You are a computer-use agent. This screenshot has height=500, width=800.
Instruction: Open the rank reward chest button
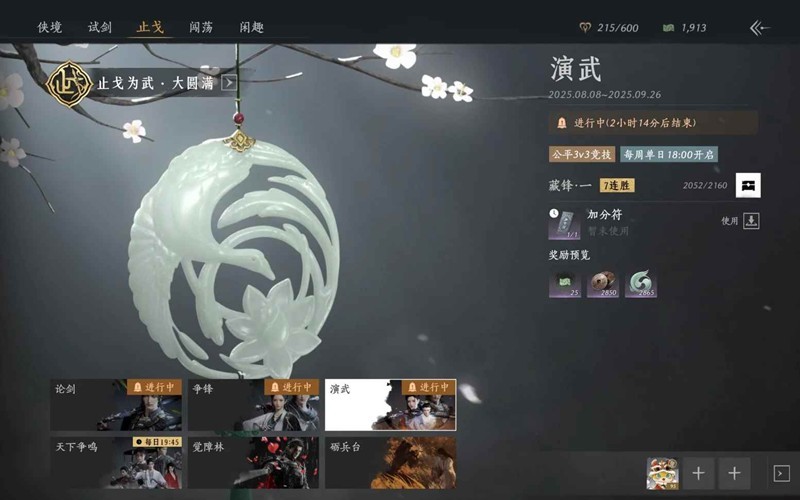[x=748, y=185]
